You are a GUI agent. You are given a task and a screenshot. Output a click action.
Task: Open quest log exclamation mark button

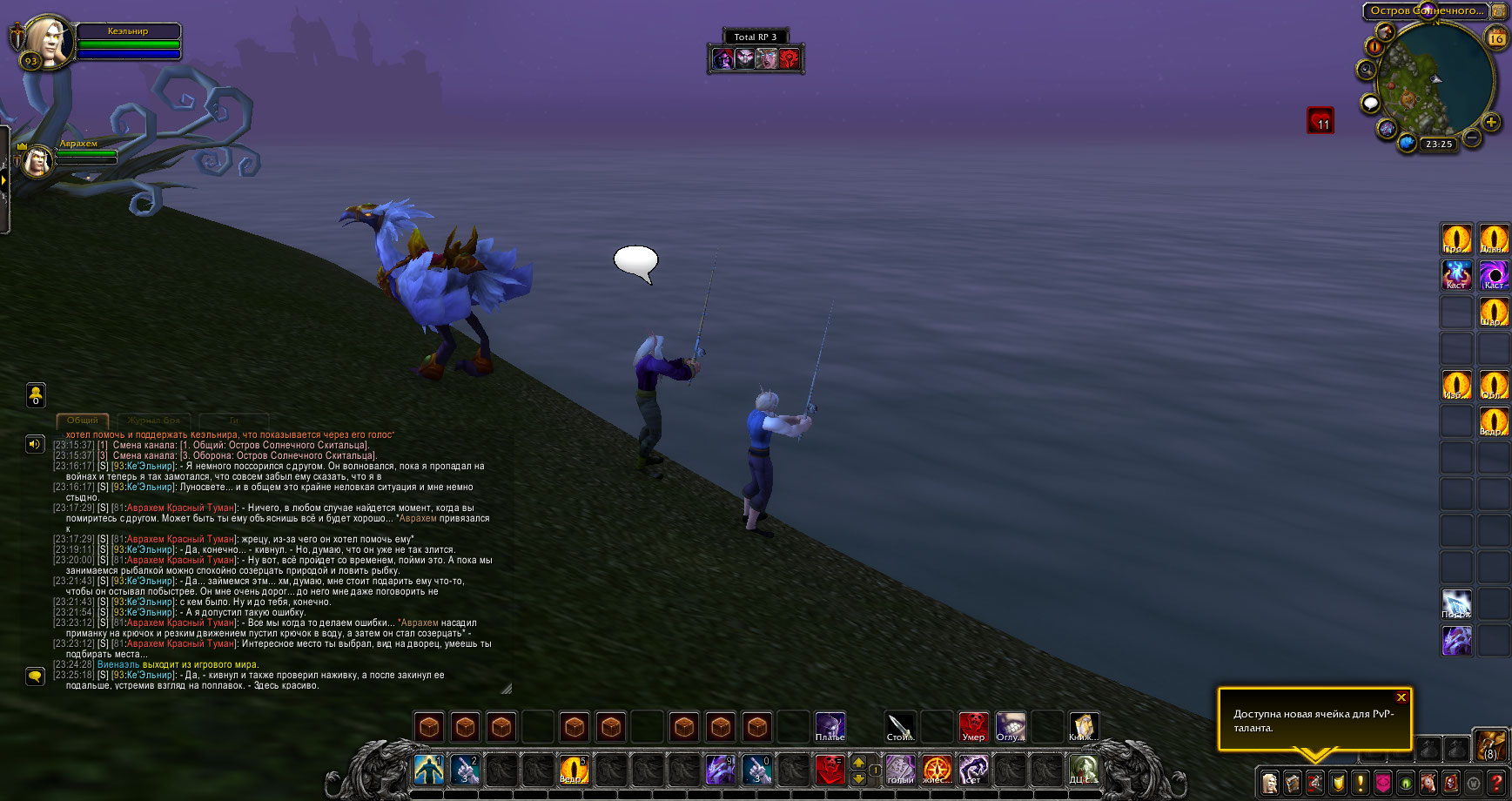(x=1361, y=783)
